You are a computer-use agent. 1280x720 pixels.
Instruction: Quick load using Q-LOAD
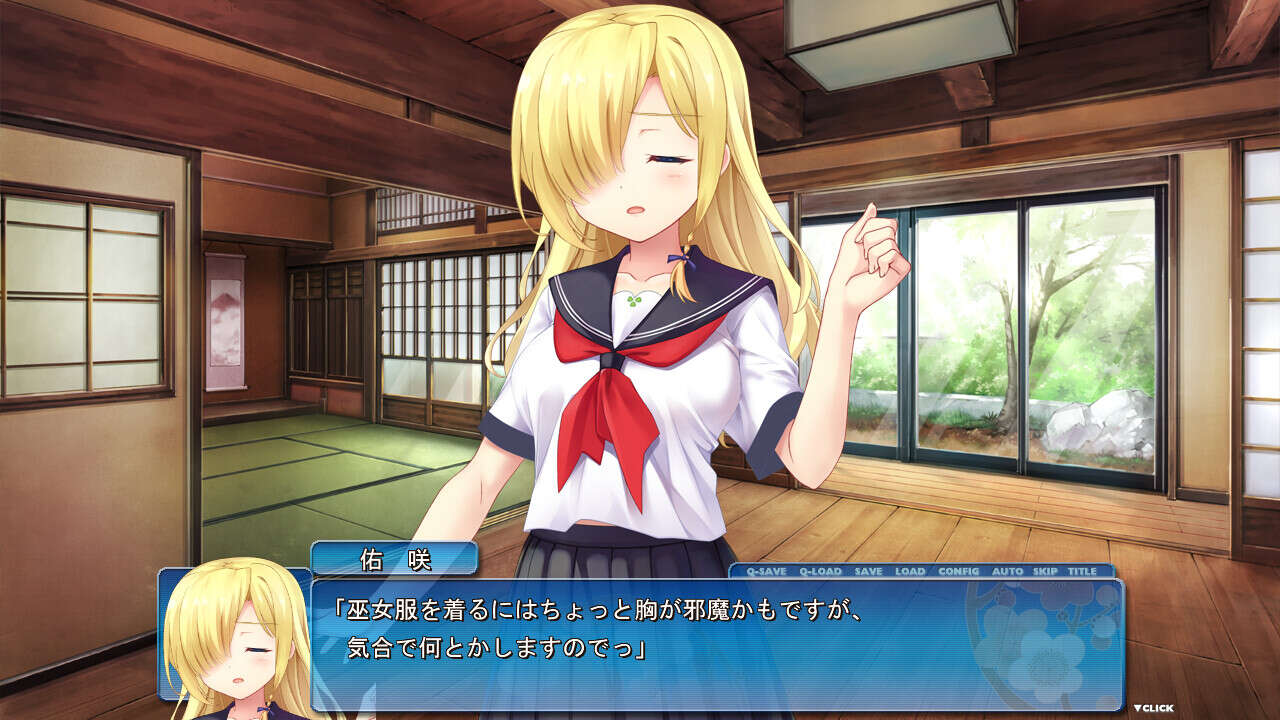[x=820, y=571]
